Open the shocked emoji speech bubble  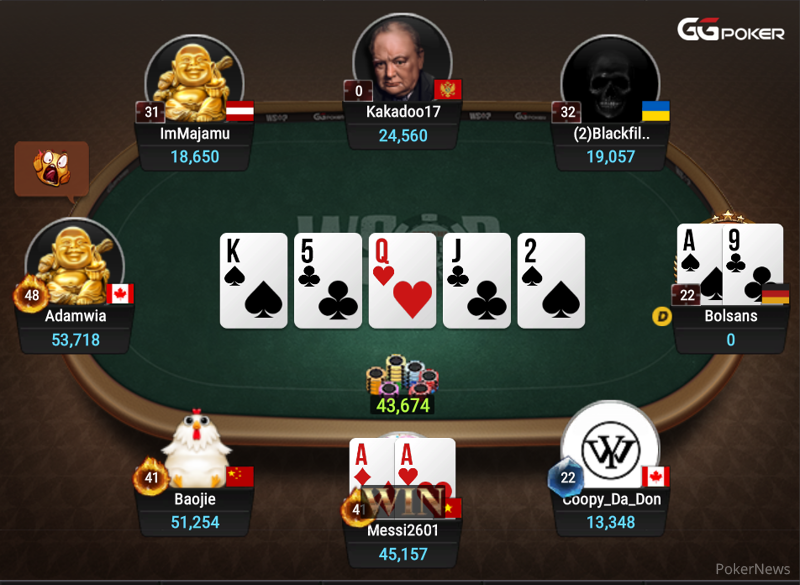tap(51, 169)
